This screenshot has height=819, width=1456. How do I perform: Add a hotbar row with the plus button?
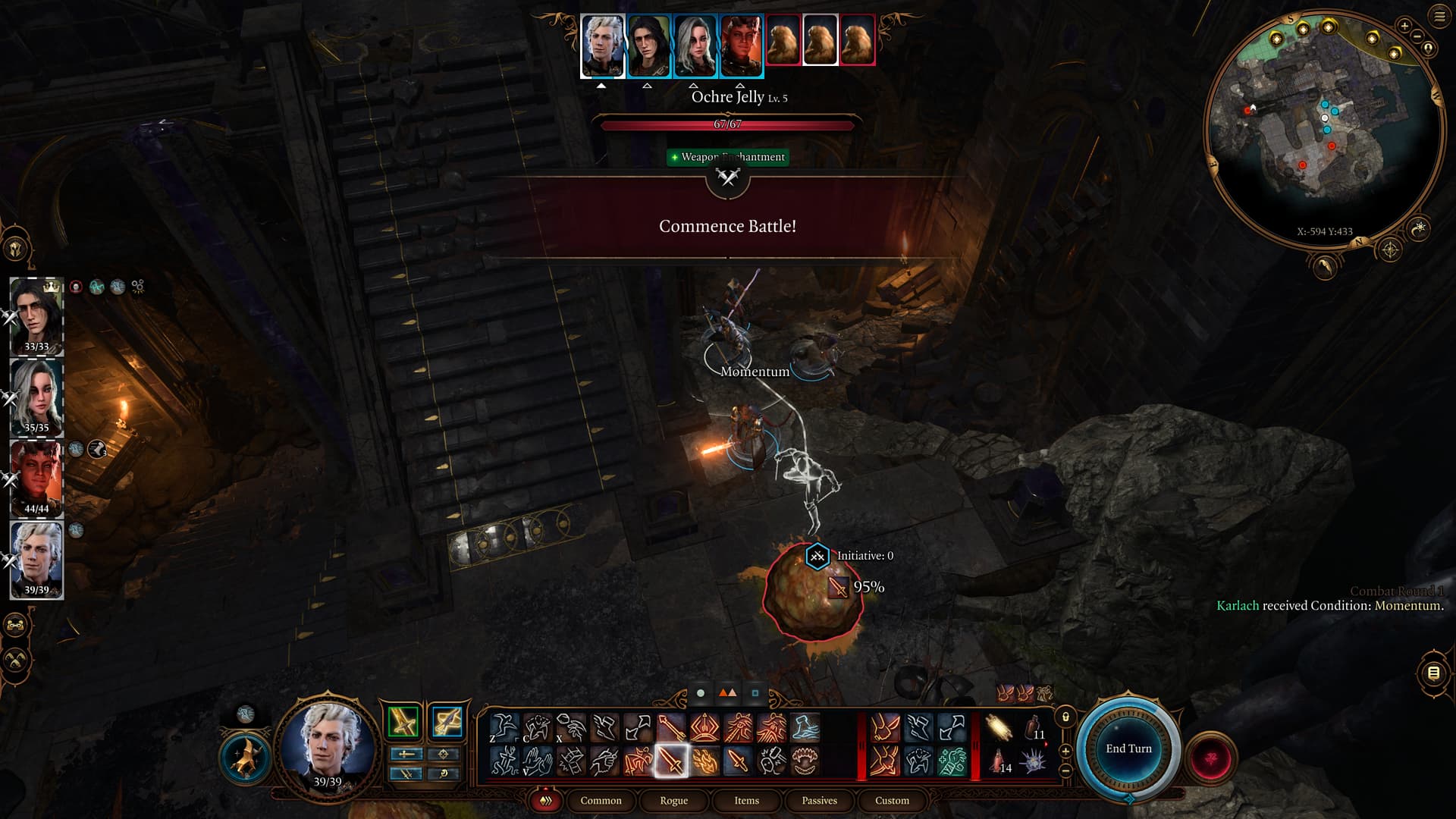tap(1065, 751)
